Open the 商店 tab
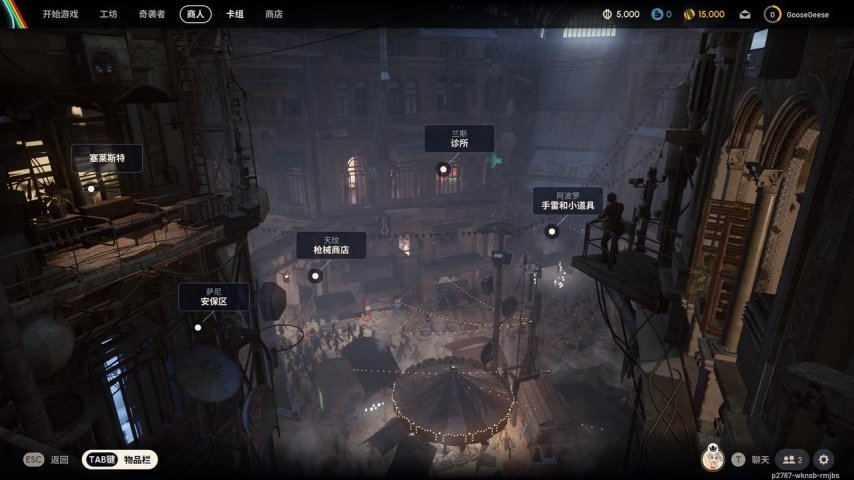Image resolution: width=854 pixels, height=480 pixels. [273, 15]
